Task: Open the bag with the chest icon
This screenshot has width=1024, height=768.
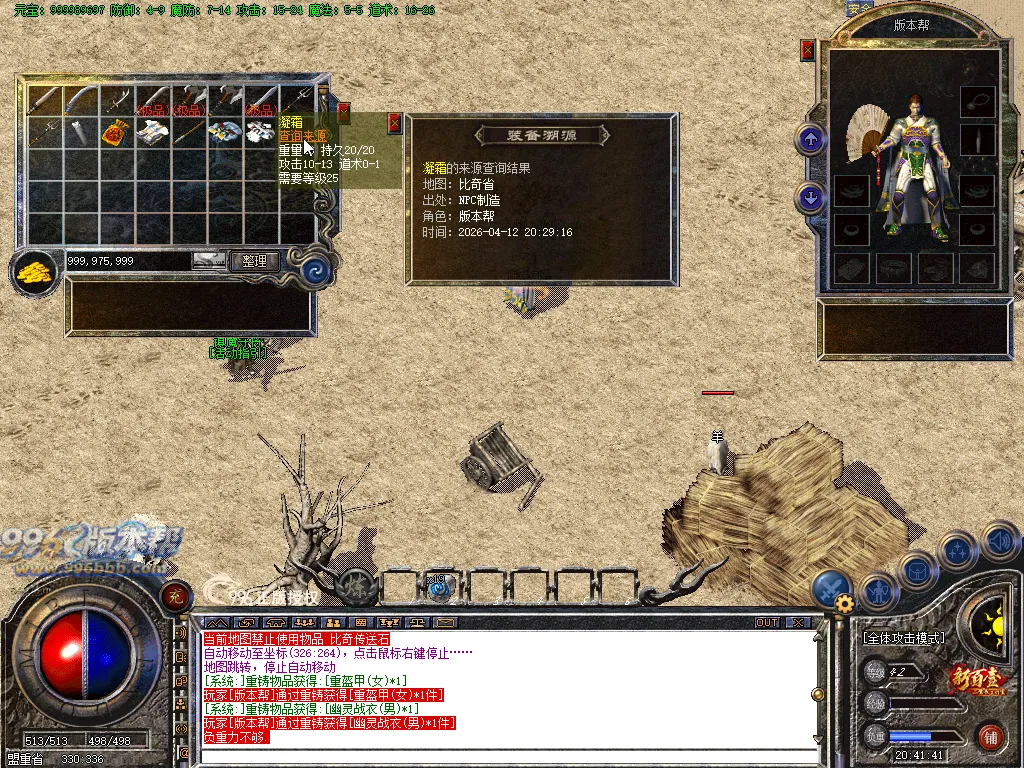Action: tap(918, 570)
